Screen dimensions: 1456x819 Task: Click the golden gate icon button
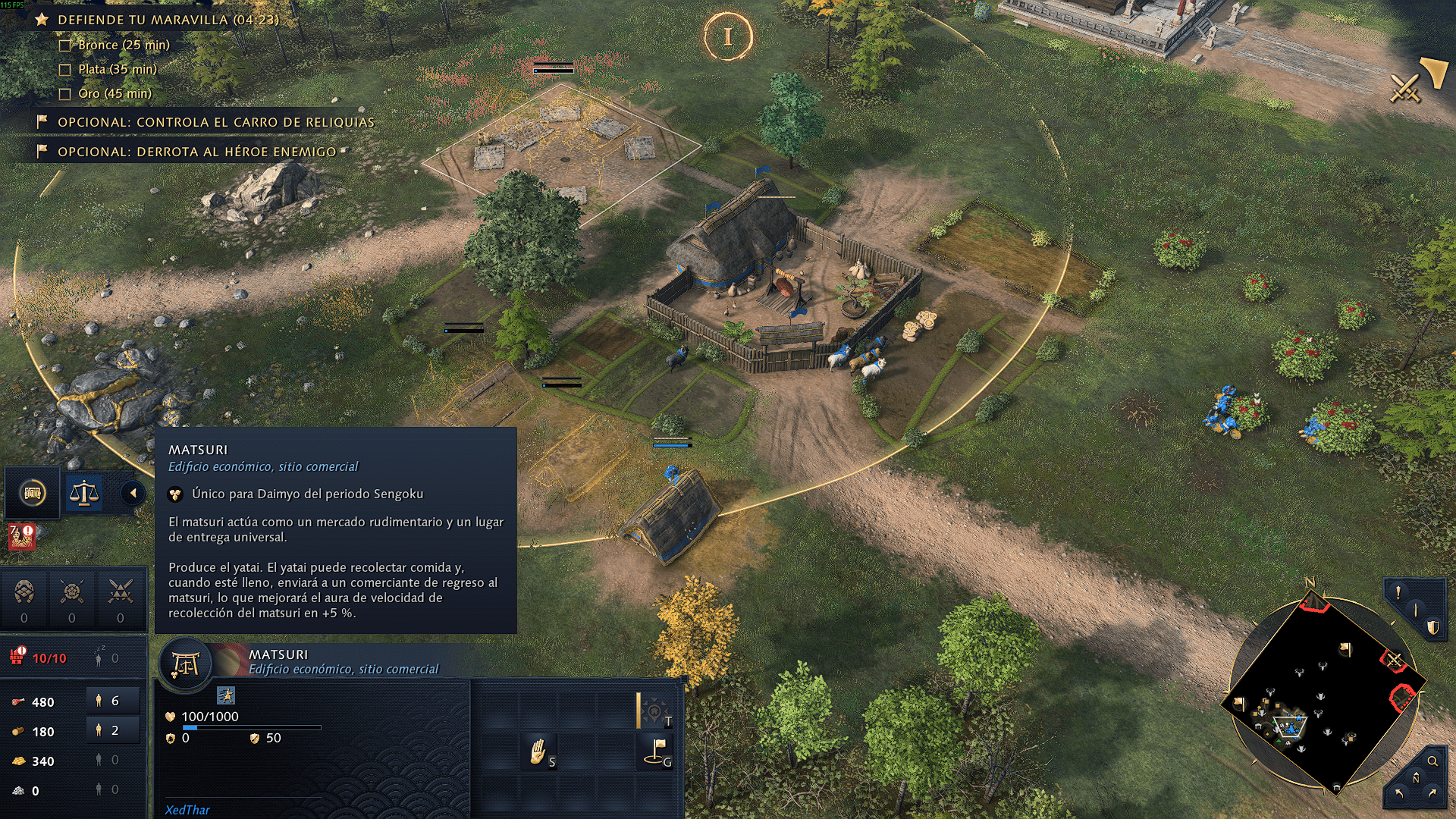(33, 494)
